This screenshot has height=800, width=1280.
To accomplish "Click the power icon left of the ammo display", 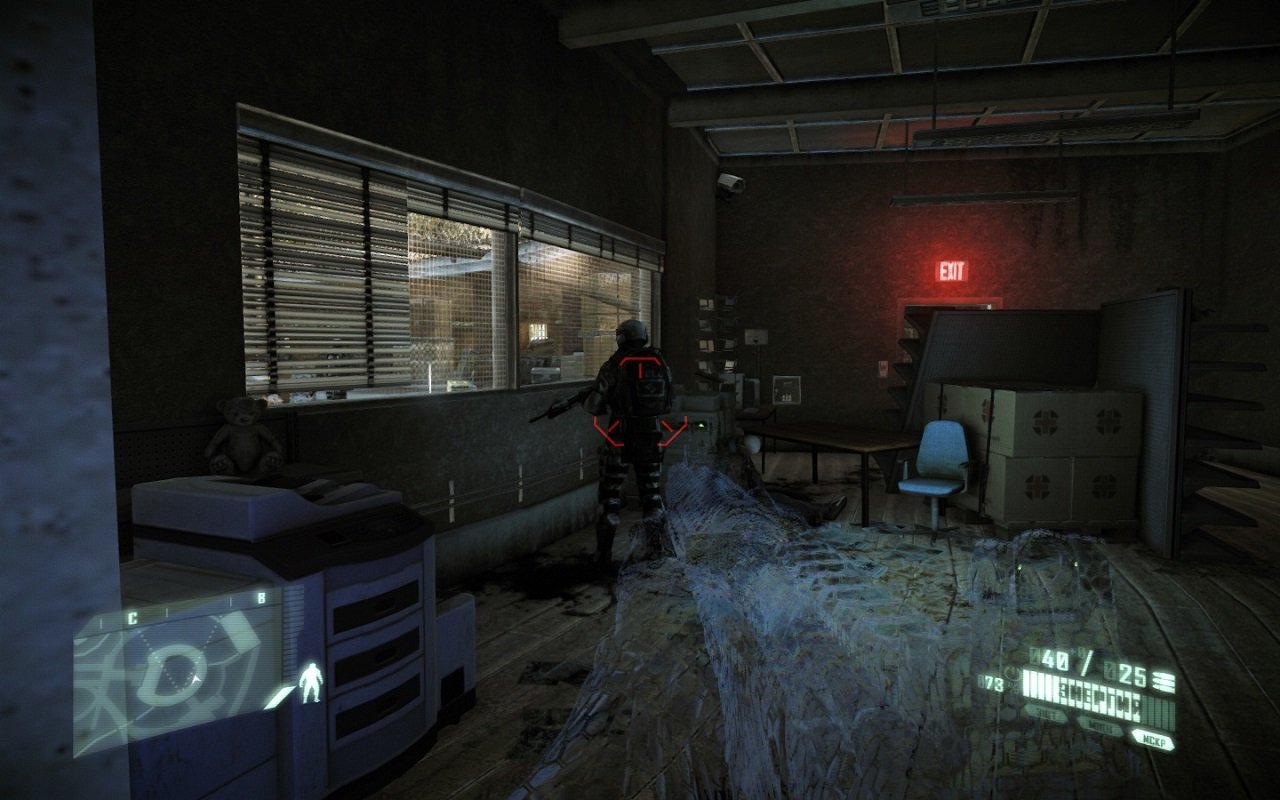I will coord(1011,675).
